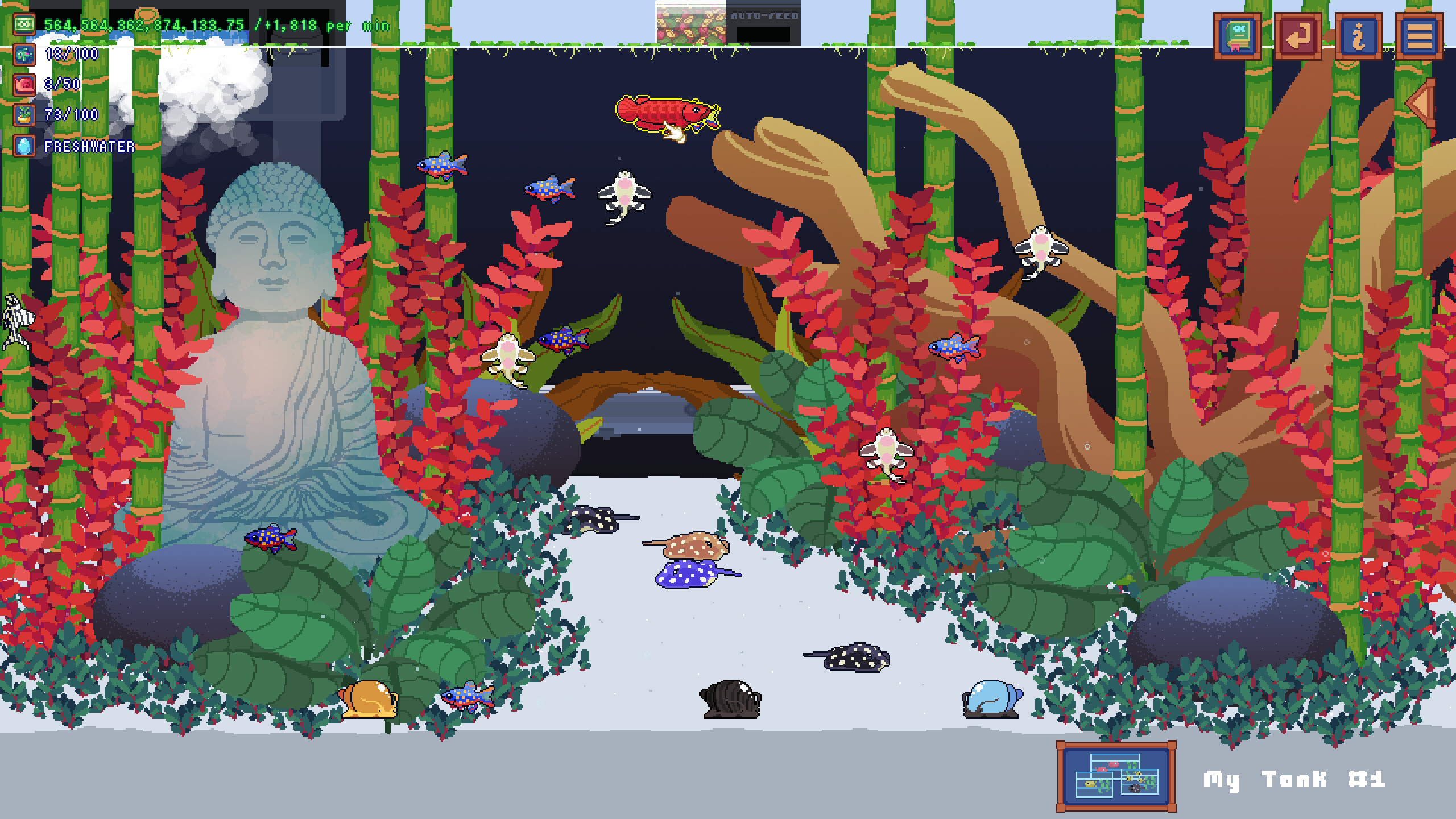
Task: Click the green currency banknote icon
Action: tap(23, 24)
